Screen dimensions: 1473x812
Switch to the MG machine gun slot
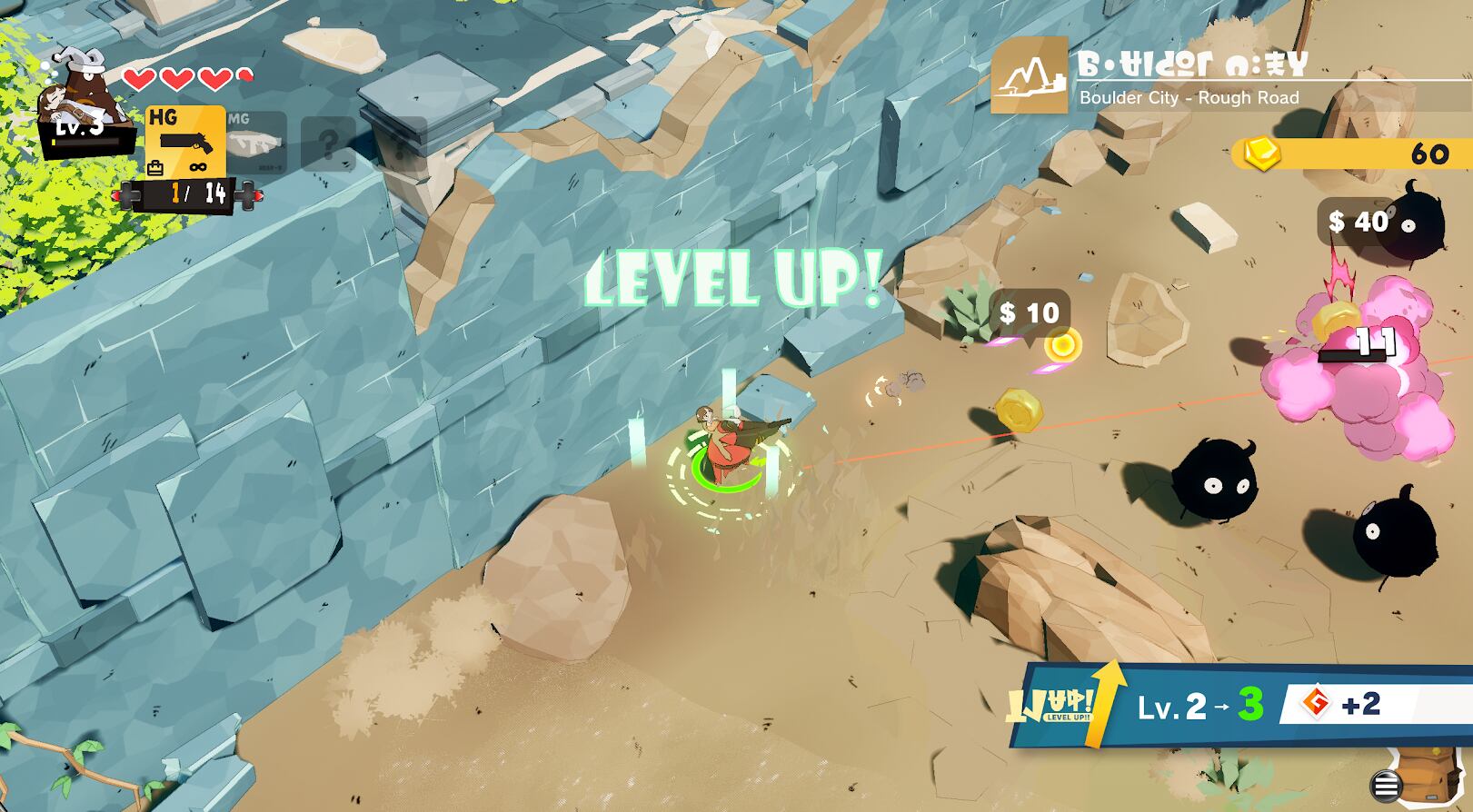(255, 141)
